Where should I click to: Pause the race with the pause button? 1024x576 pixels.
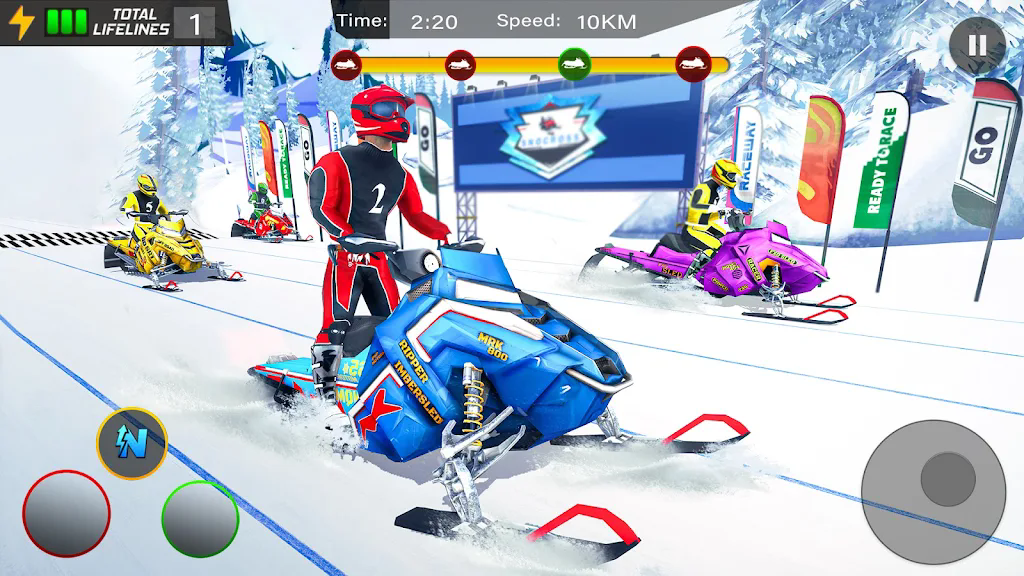coord(977,45)
